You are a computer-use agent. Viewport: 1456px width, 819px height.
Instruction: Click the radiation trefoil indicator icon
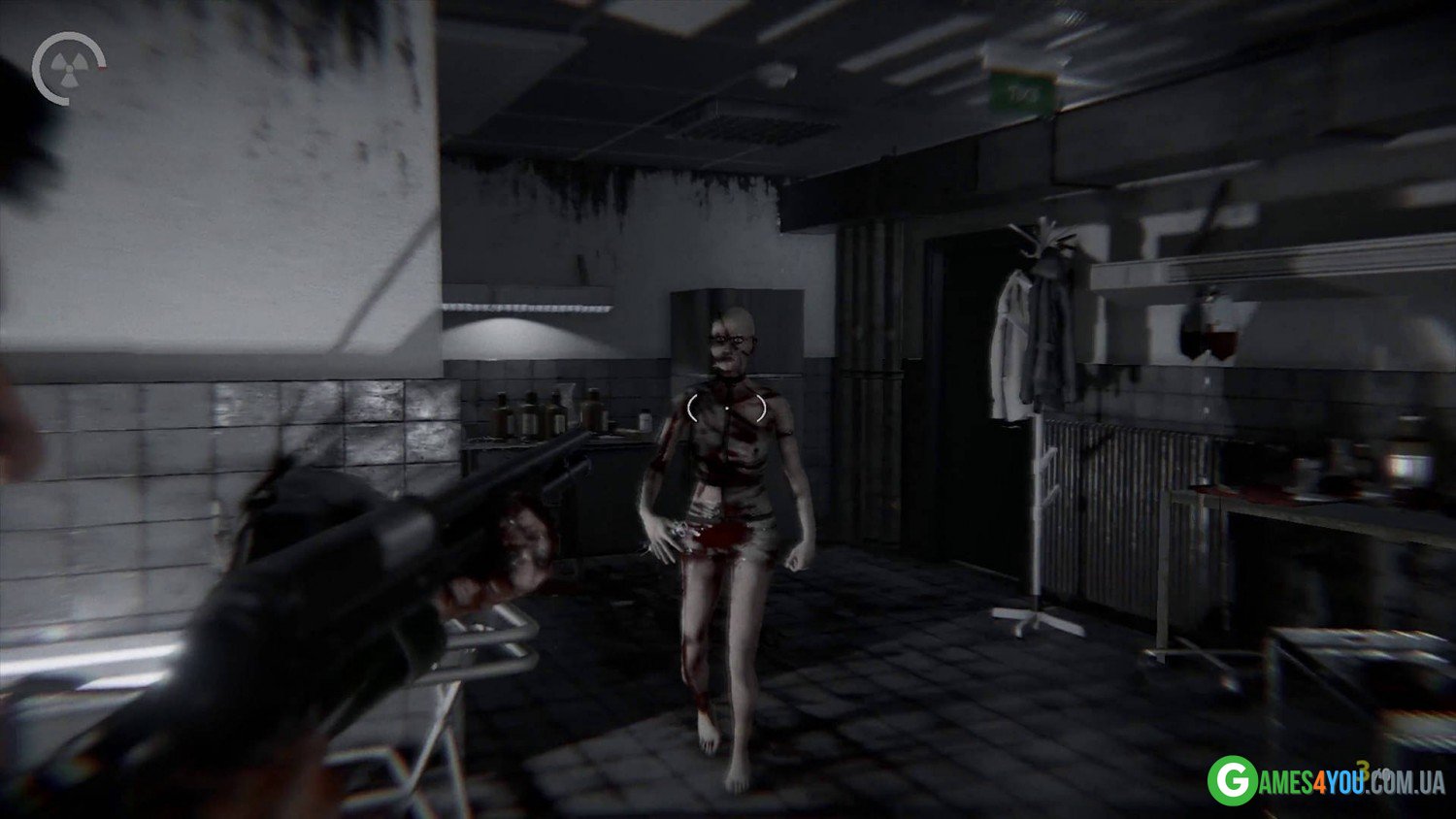(61, 68)
